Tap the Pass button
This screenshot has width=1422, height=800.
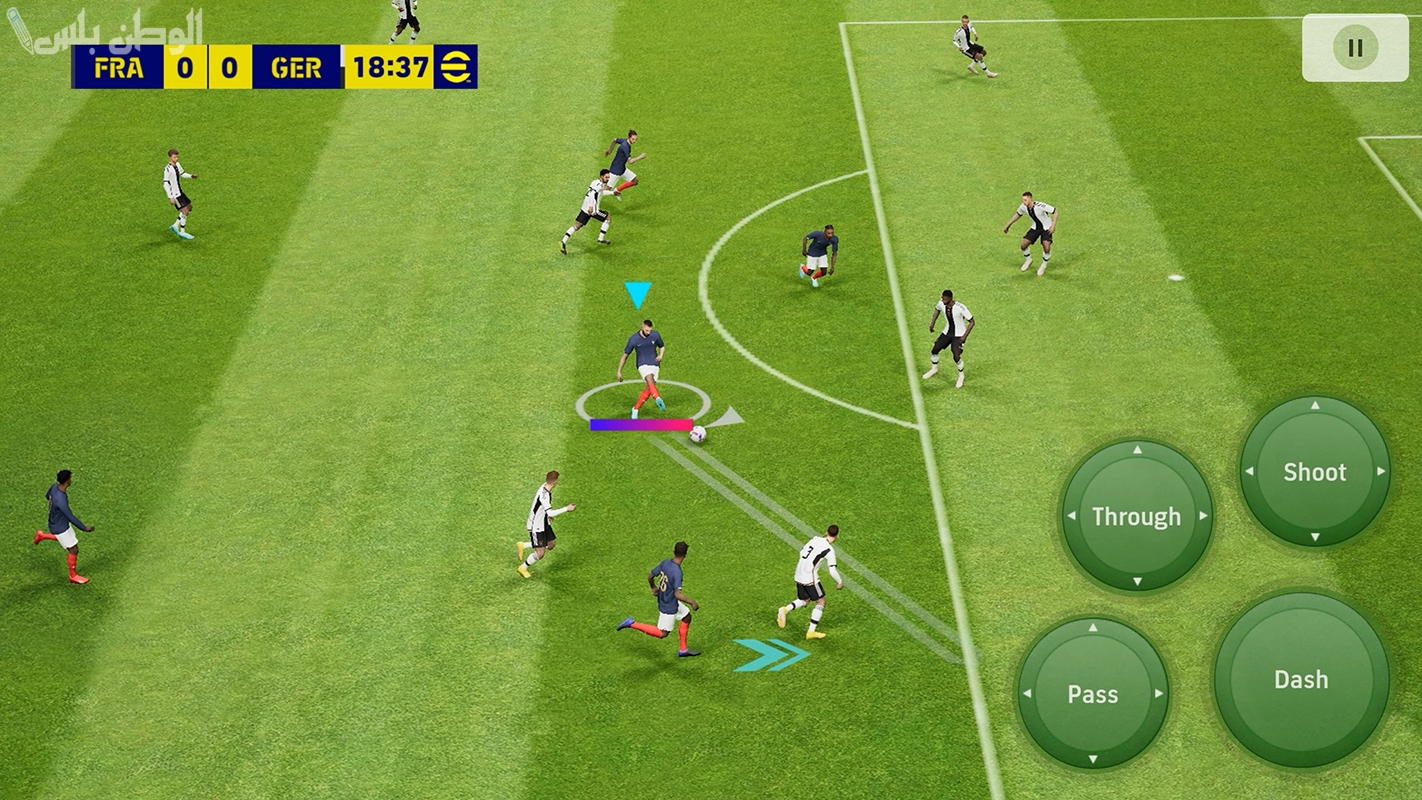pyautogui.click(x=1092, y=694)
